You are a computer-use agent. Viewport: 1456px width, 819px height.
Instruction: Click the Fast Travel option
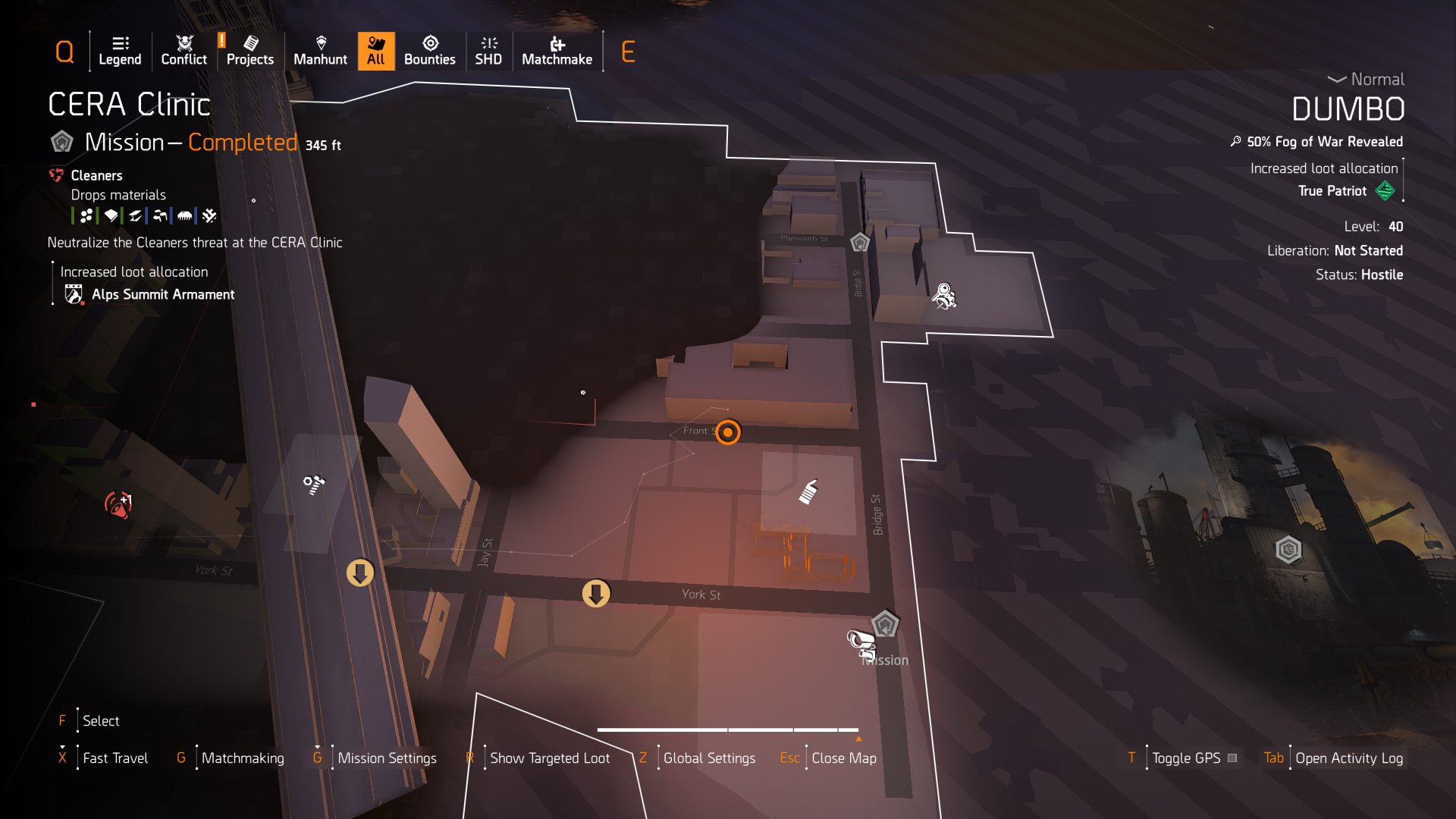(x=115, y=758)
